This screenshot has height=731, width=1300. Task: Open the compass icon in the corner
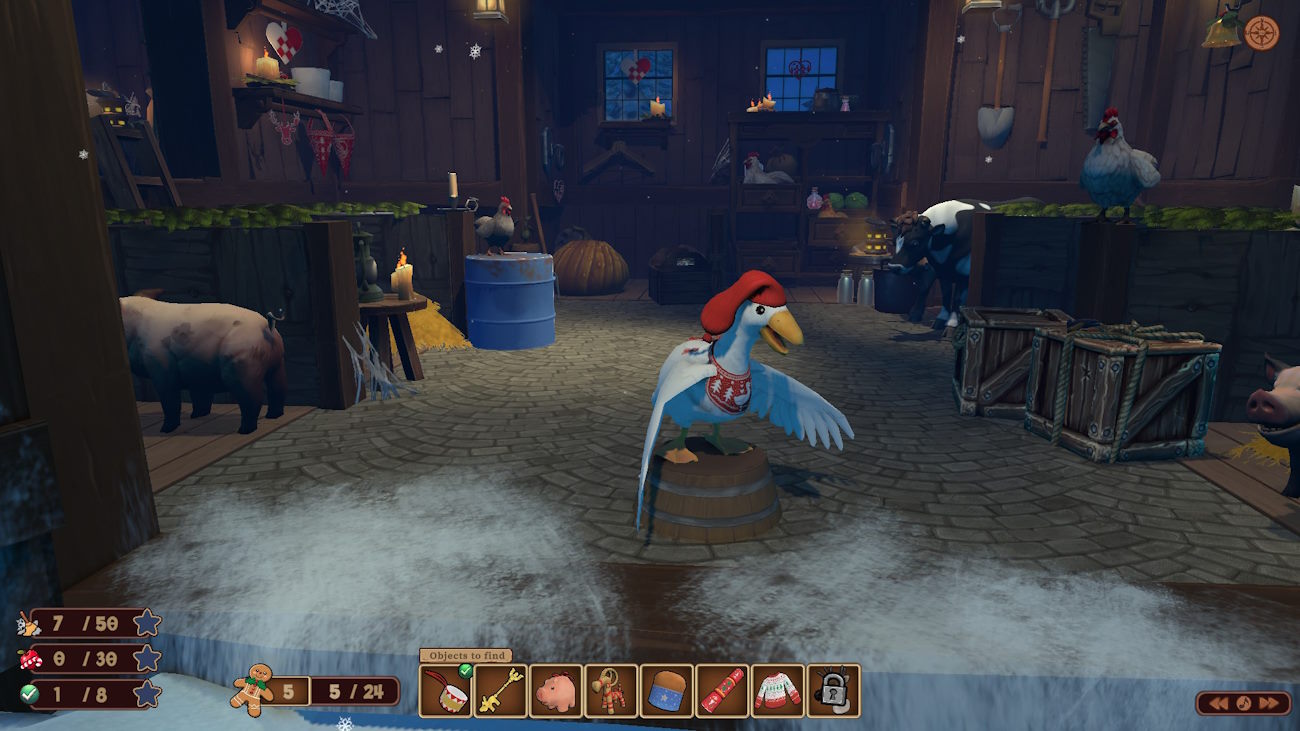click(1262, 33)
